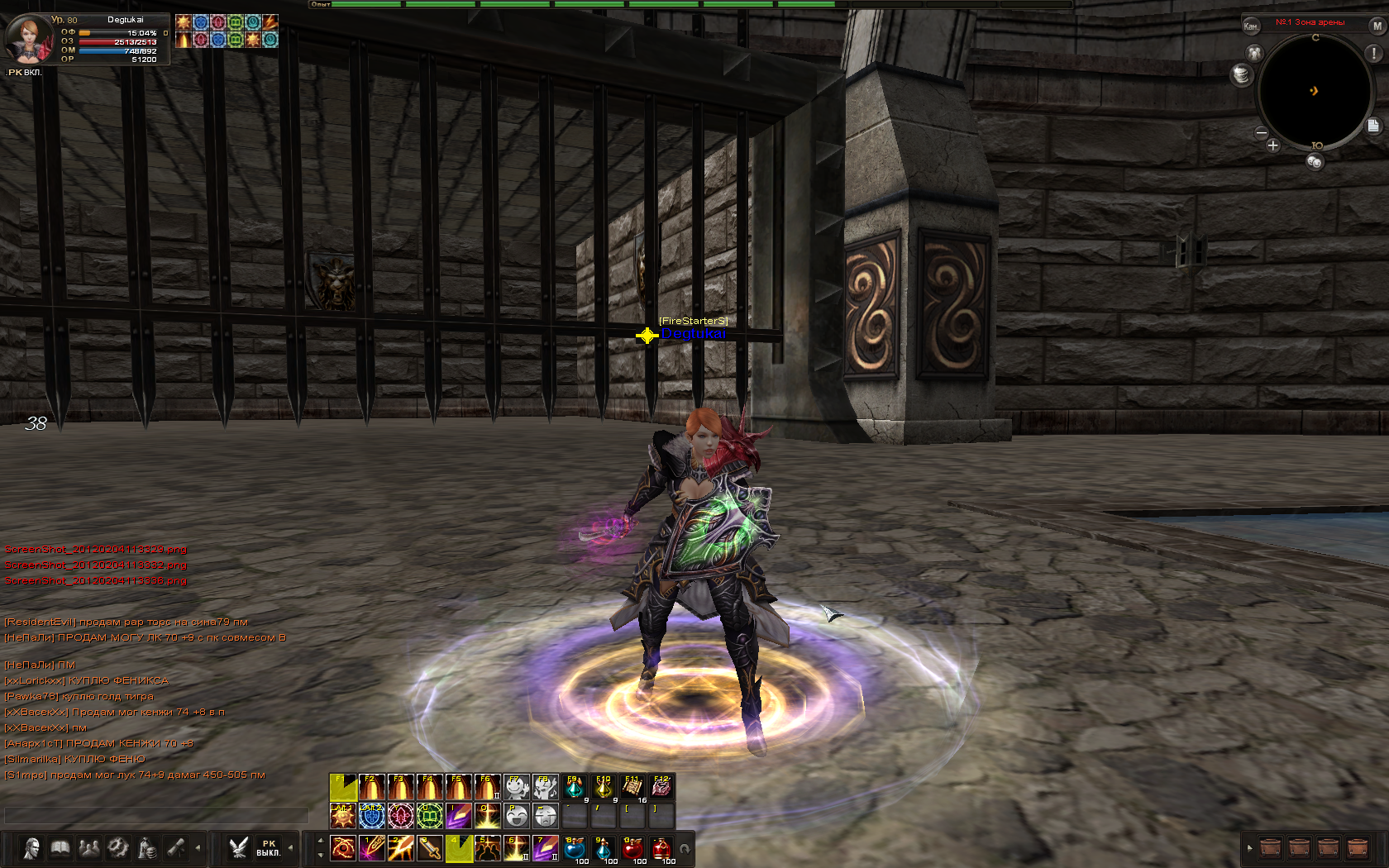Open the gear settings icon
This screenshot has width=1389, height=868.
pos(118,848)
